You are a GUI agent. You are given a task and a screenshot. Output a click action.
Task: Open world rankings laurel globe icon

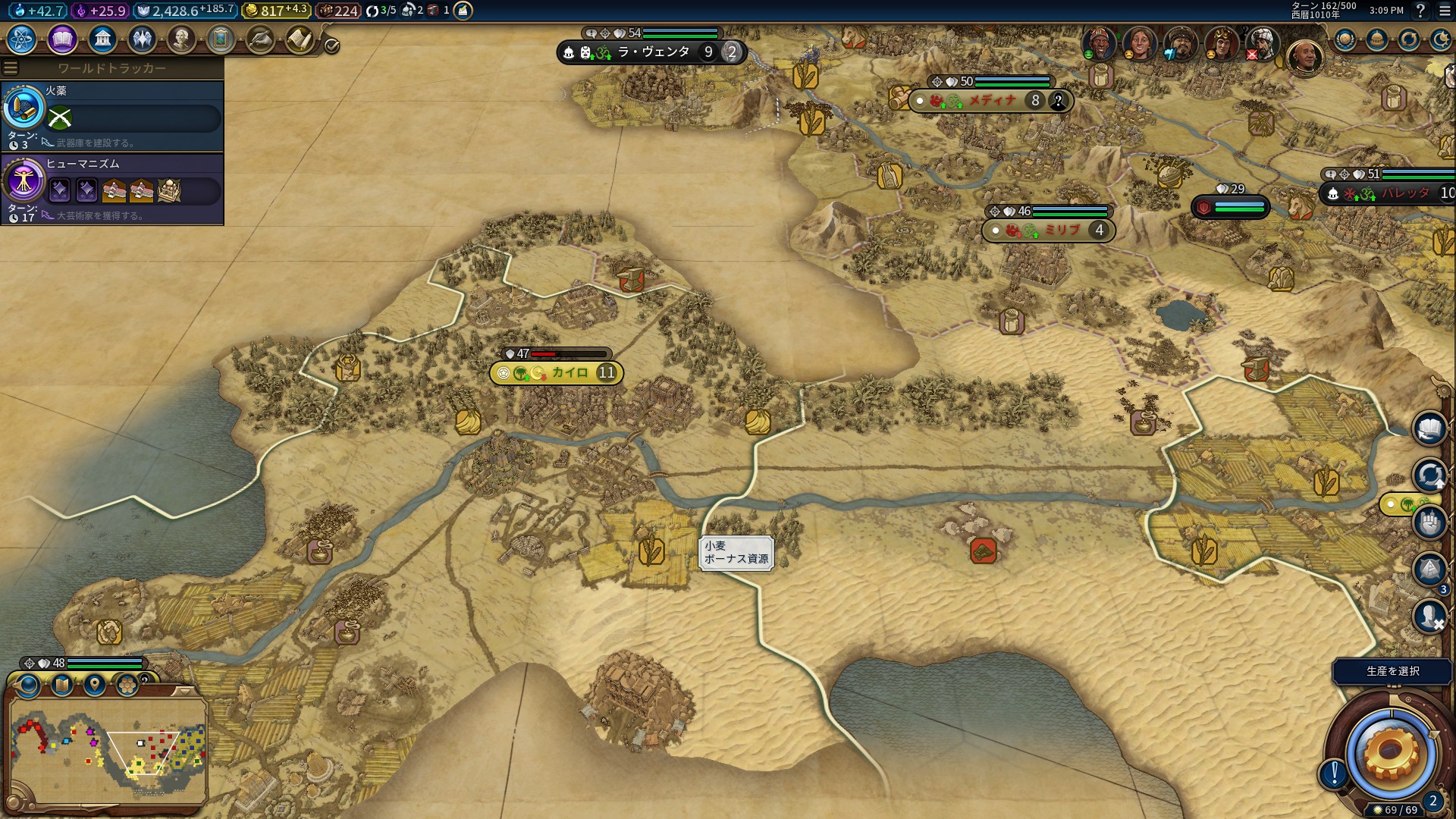(x=1345, y=39)
